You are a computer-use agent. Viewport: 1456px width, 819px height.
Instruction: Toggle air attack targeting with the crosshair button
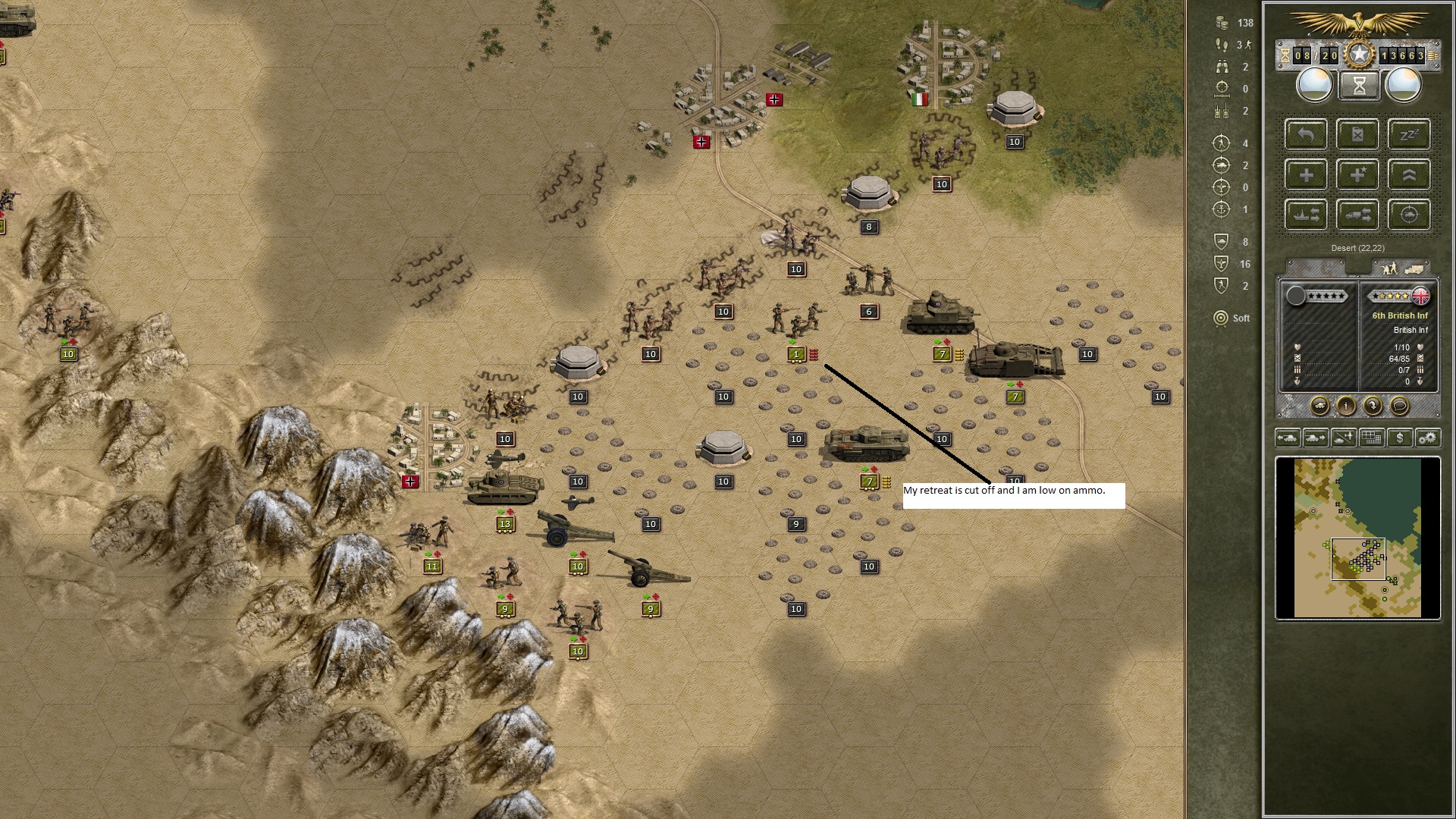1409,215
